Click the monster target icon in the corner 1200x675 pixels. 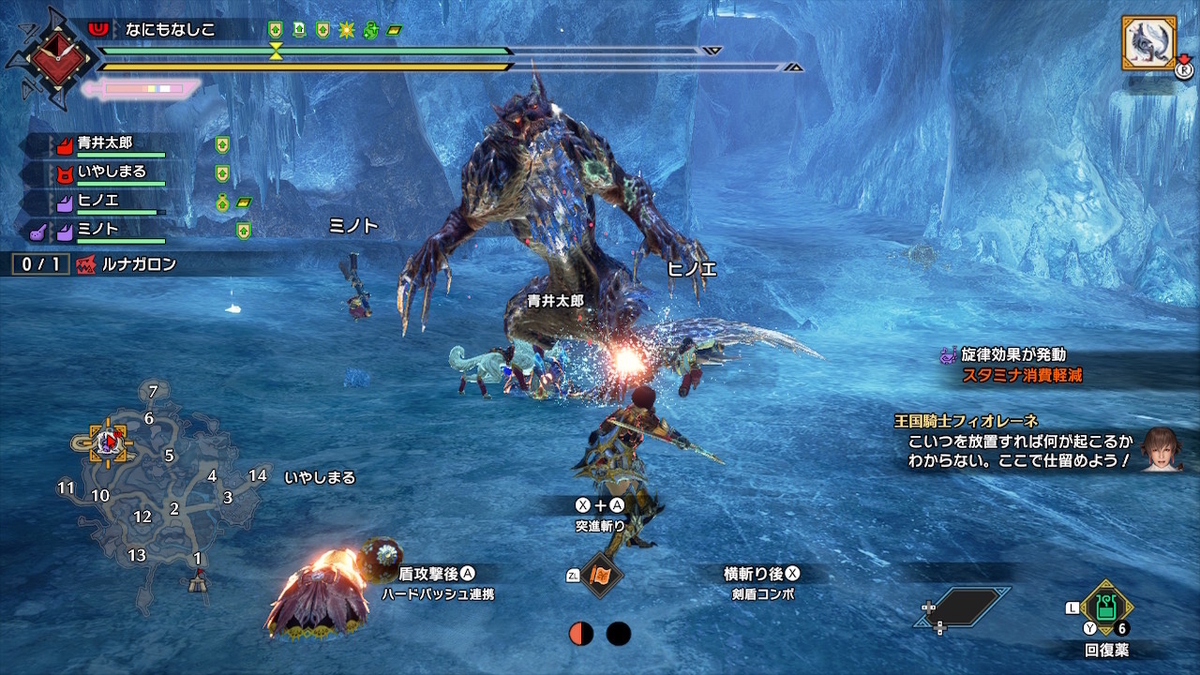tap(1148, 43)
